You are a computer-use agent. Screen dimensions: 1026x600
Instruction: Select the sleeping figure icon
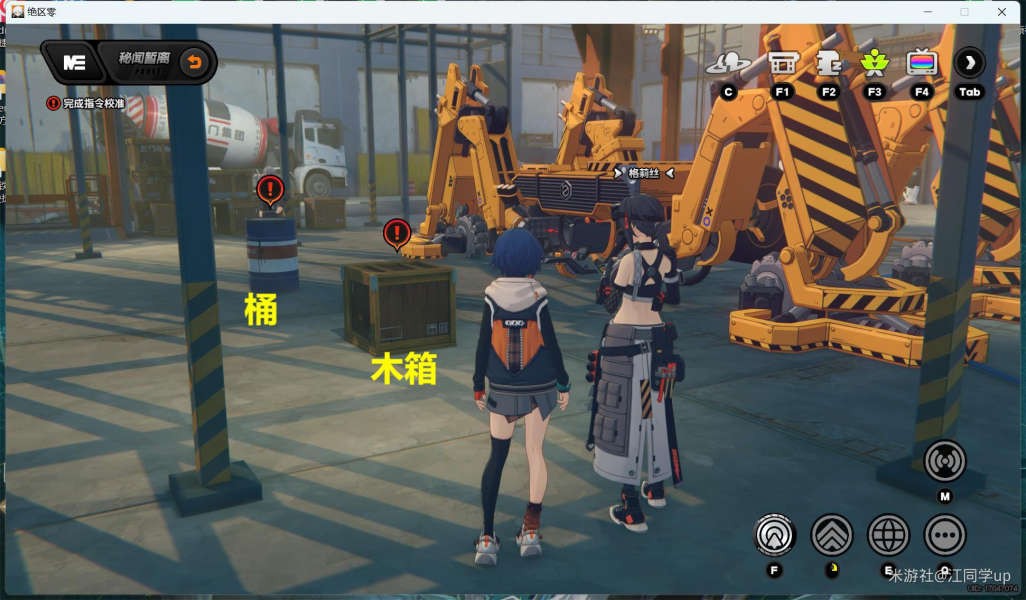(829, 63)
